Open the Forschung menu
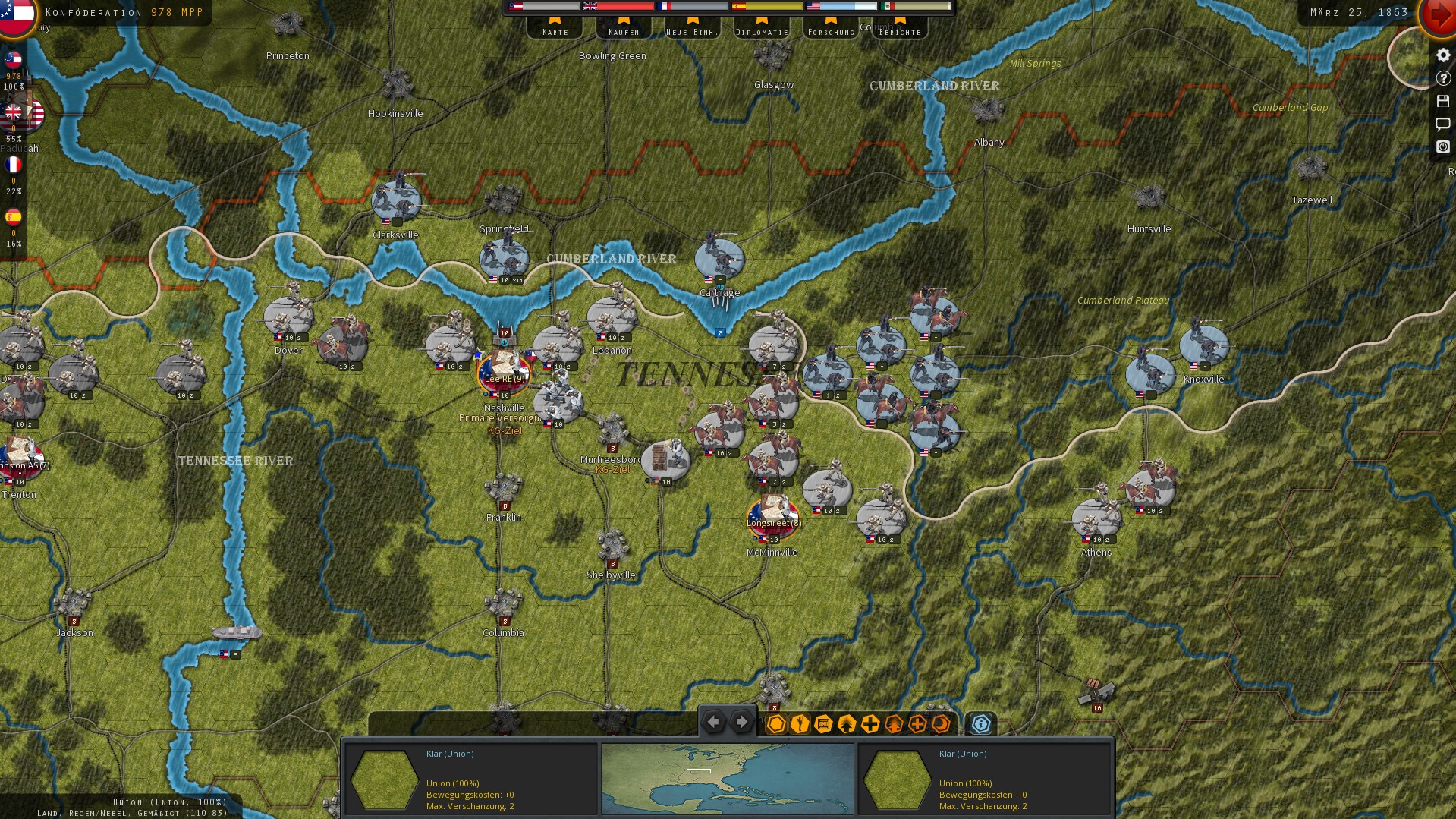Image resolution: width=1456 pixels, height=819 pixels. pos(831,30)
